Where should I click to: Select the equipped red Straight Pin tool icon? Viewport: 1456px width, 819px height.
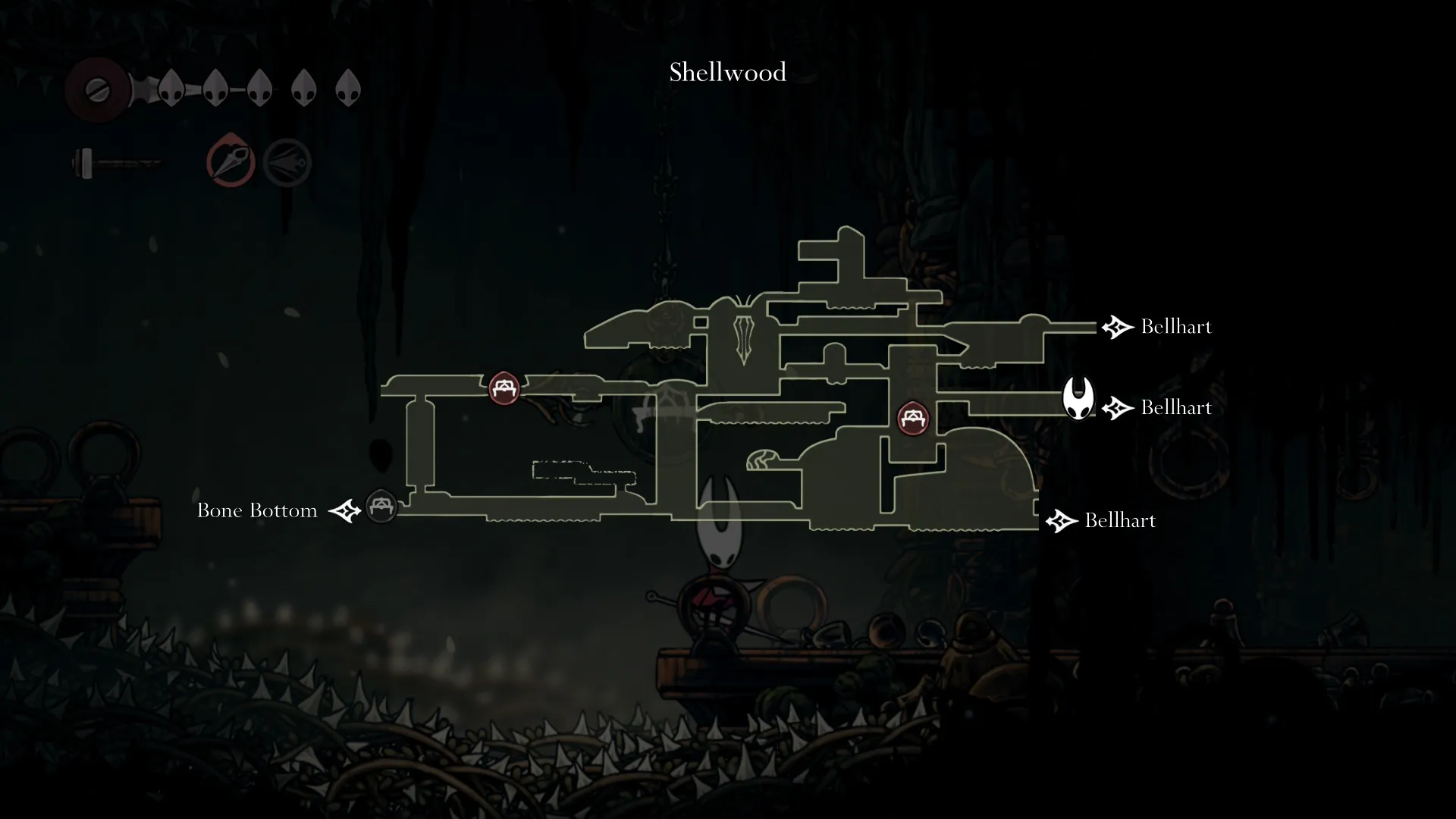pos(230,161)
